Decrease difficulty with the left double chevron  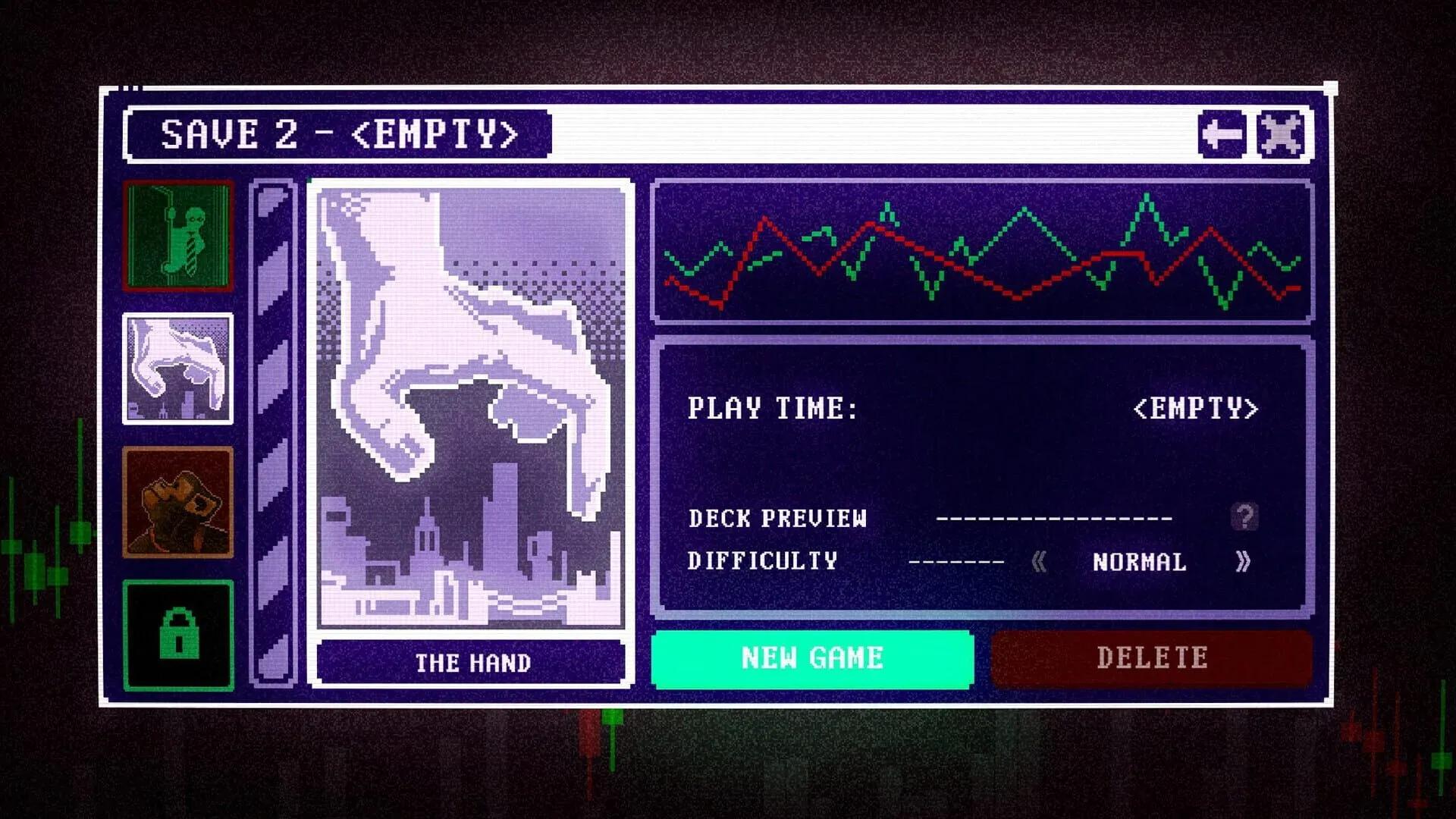[x=1037, y=563]
